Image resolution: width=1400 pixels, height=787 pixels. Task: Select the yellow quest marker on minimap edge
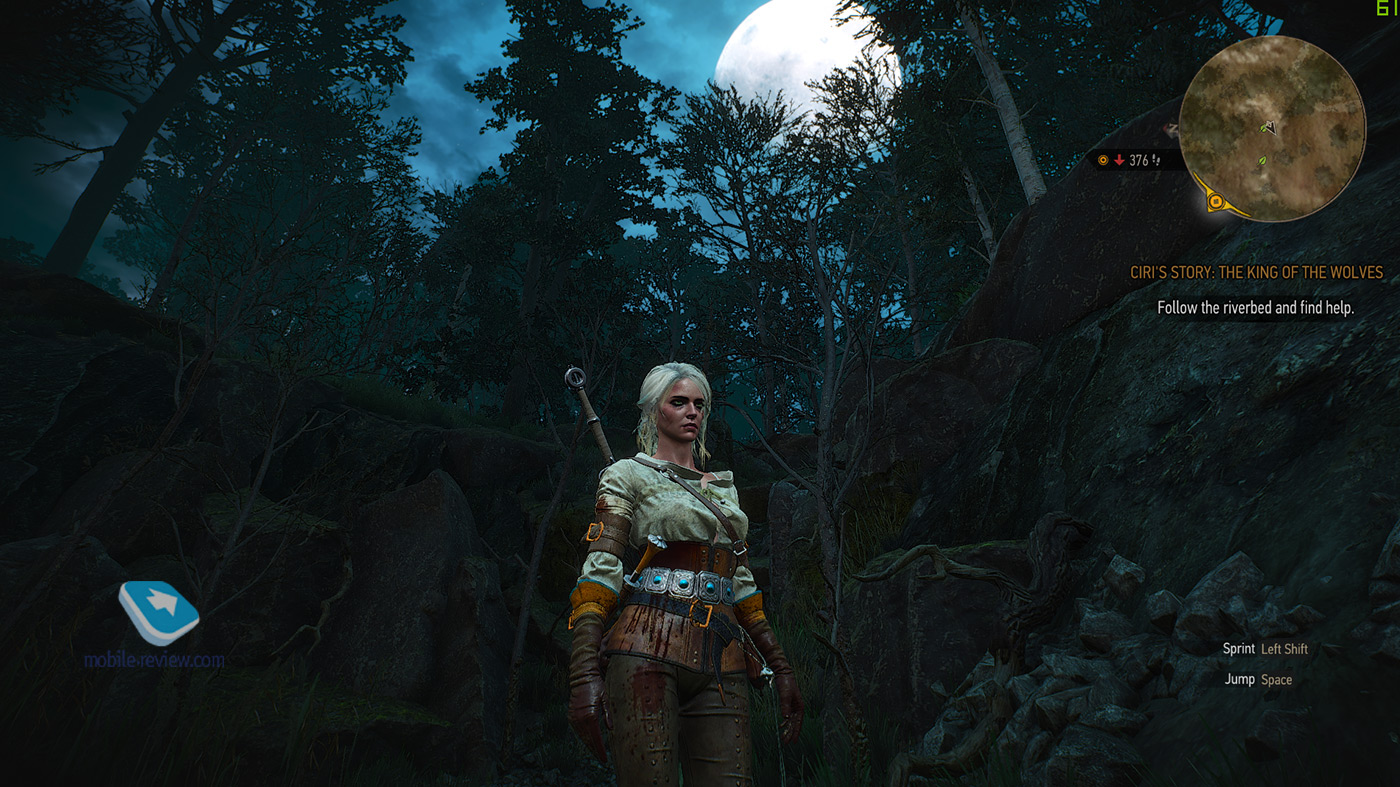tap(1216, 202)
